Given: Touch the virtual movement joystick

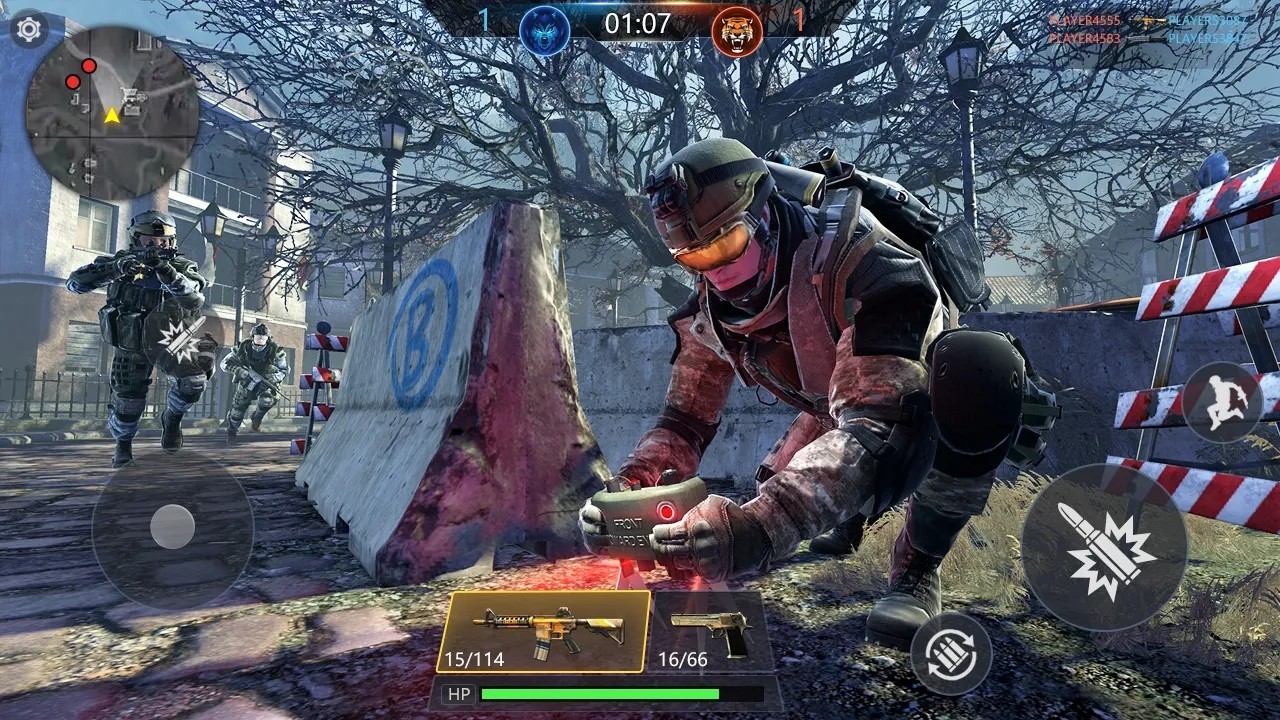Looking at the screenshot, I should pos(172,526).
